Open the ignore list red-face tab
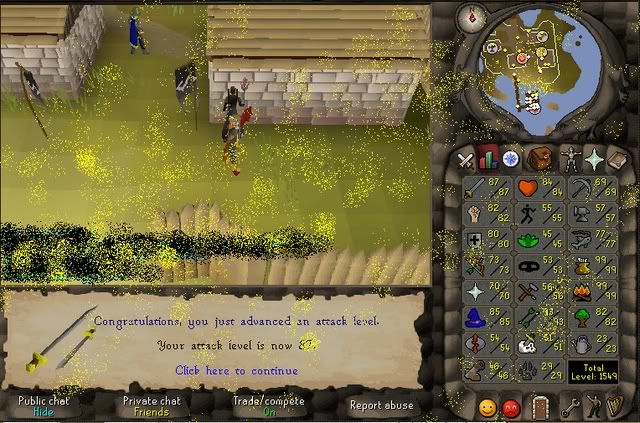The image size is (640, 423). click(512, 408)
